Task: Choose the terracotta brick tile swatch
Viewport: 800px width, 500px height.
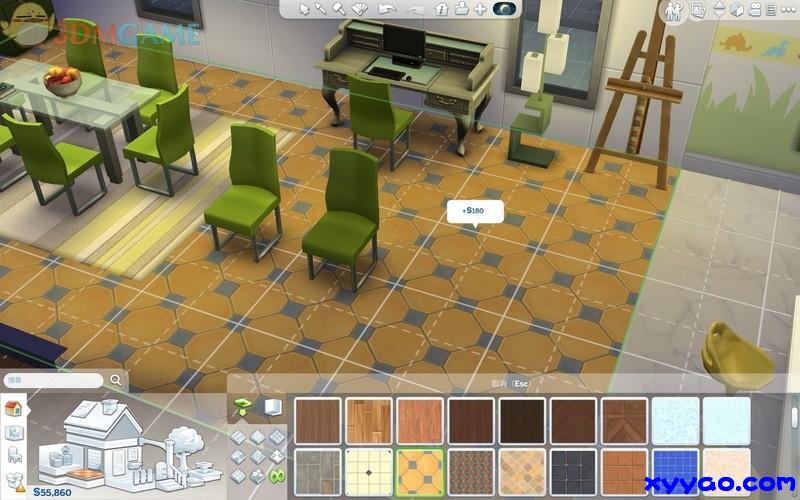Action: coord(626,470)
